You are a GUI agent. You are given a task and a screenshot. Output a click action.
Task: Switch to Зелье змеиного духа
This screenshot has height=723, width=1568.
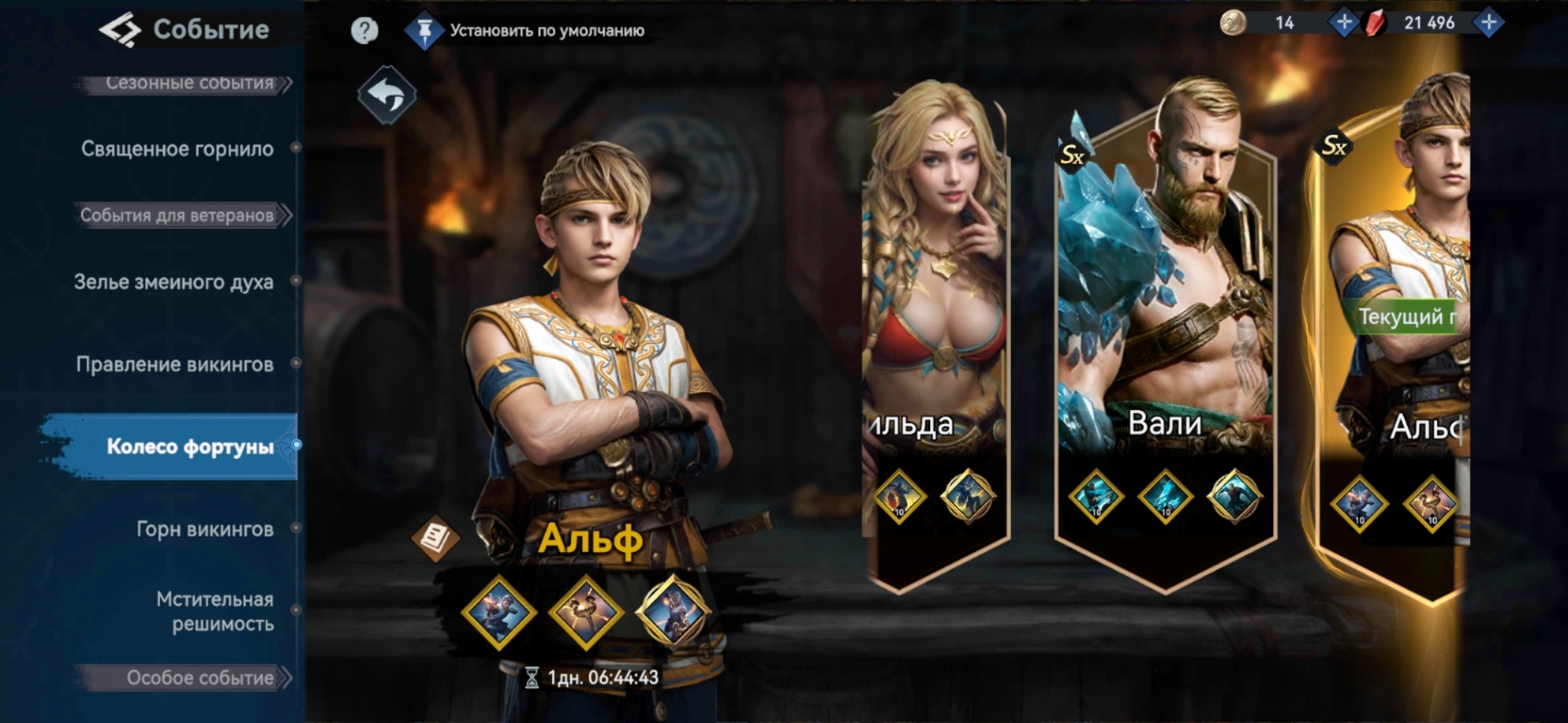[174, 282]
